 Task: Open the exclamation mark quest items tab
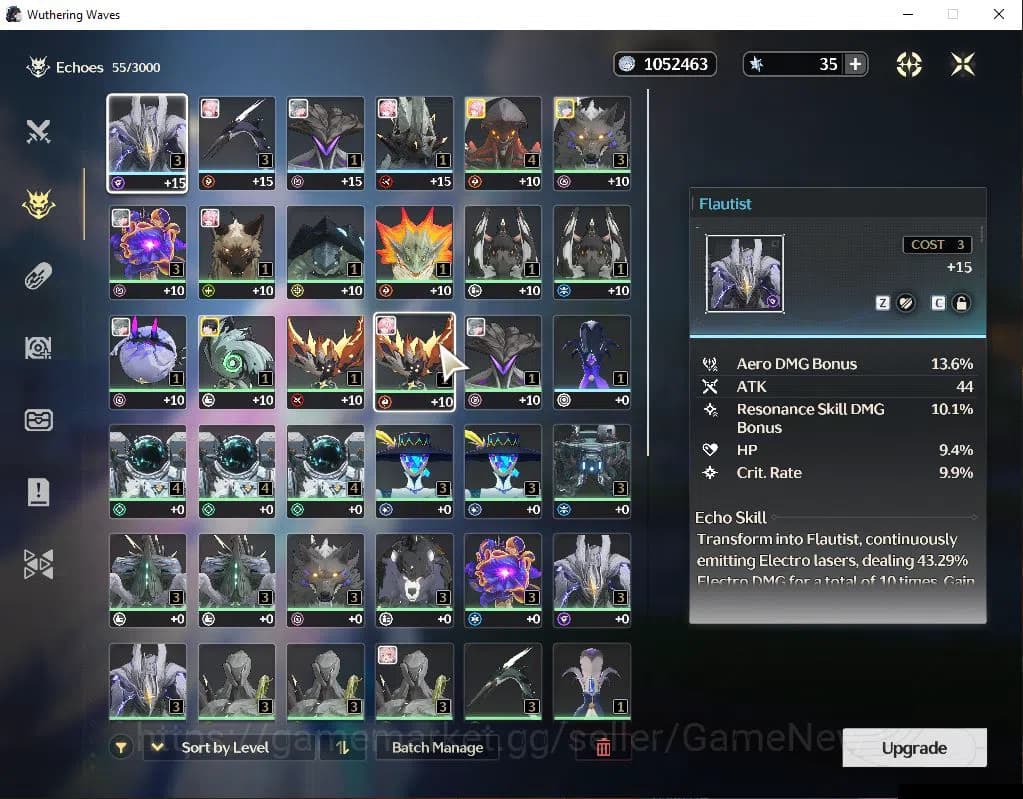click(x=38, y=492)
